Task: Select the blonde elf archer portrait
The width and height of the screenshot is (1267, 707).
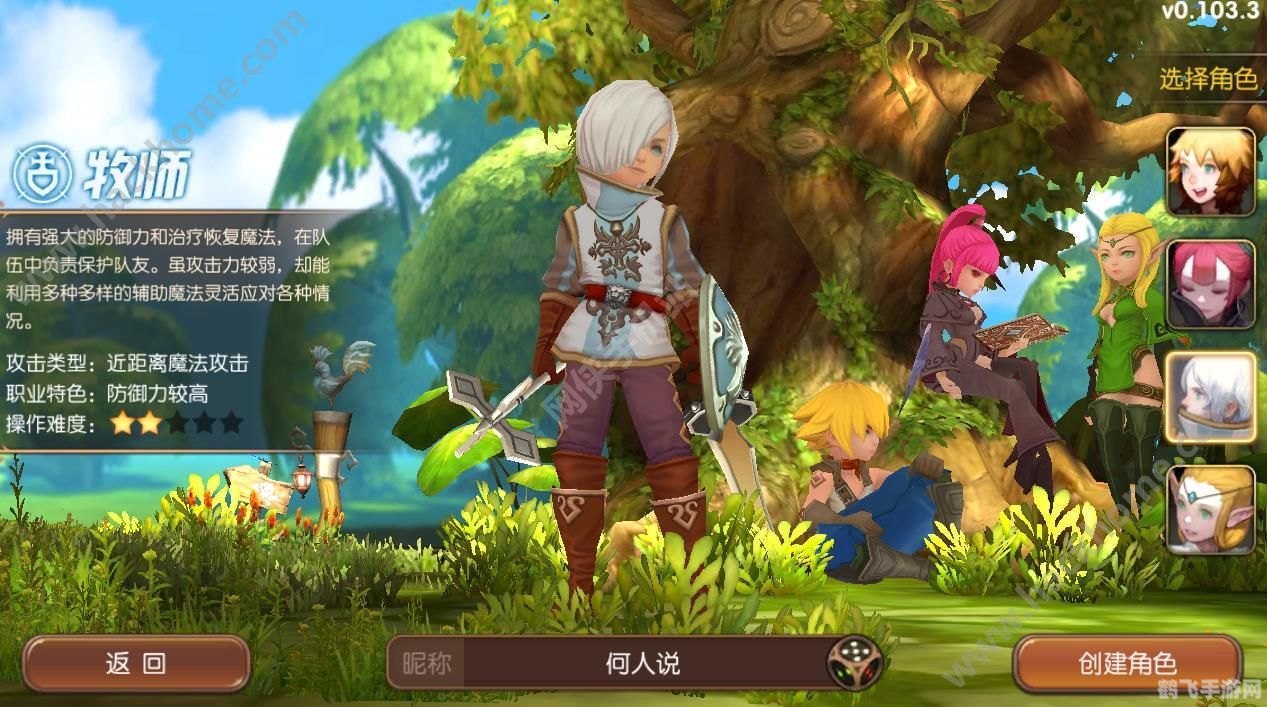Action: coord(1211,509)
